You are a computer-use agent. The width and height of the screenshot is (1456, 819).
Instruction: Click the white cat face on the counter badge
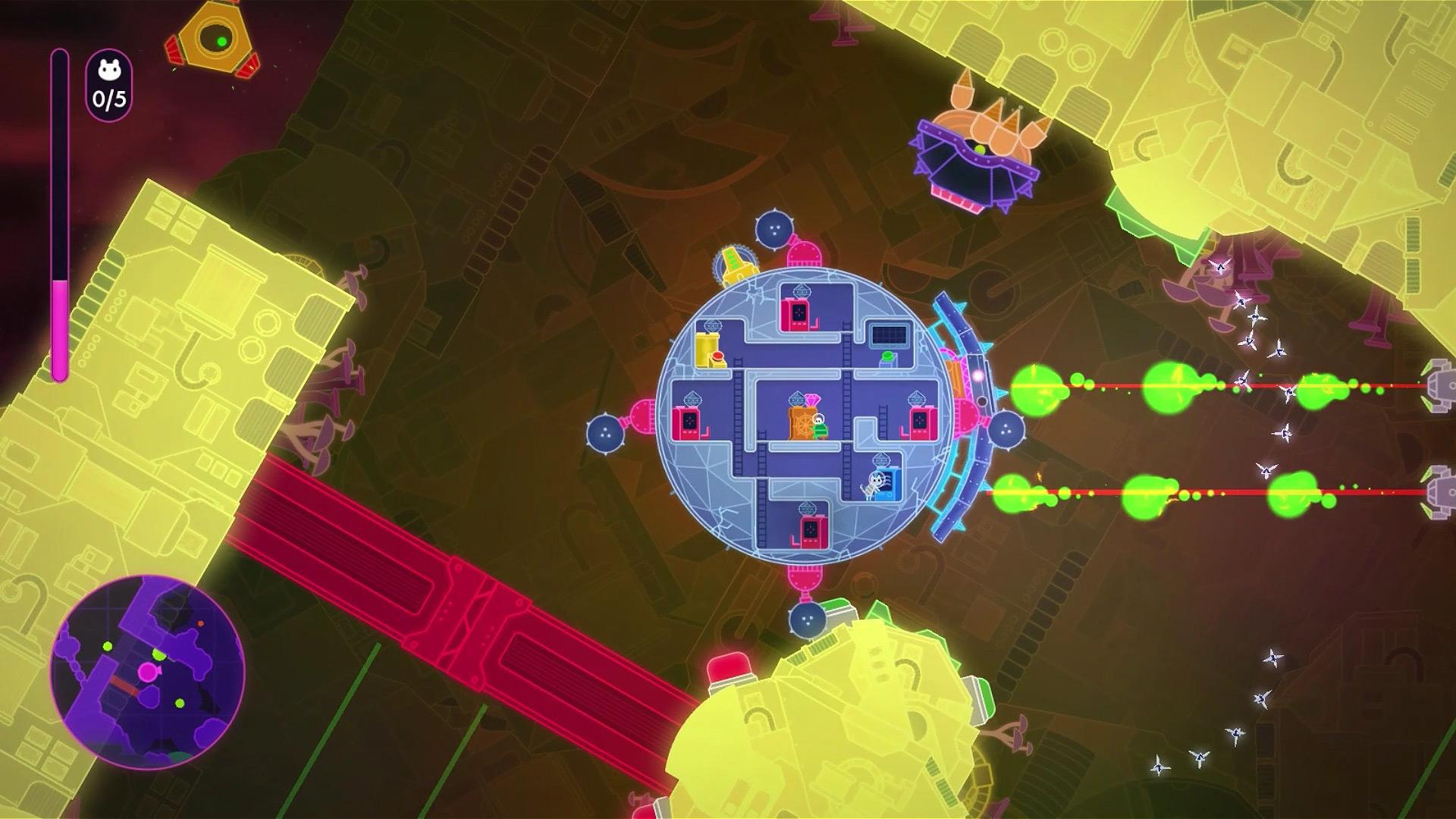coord(110,70)
